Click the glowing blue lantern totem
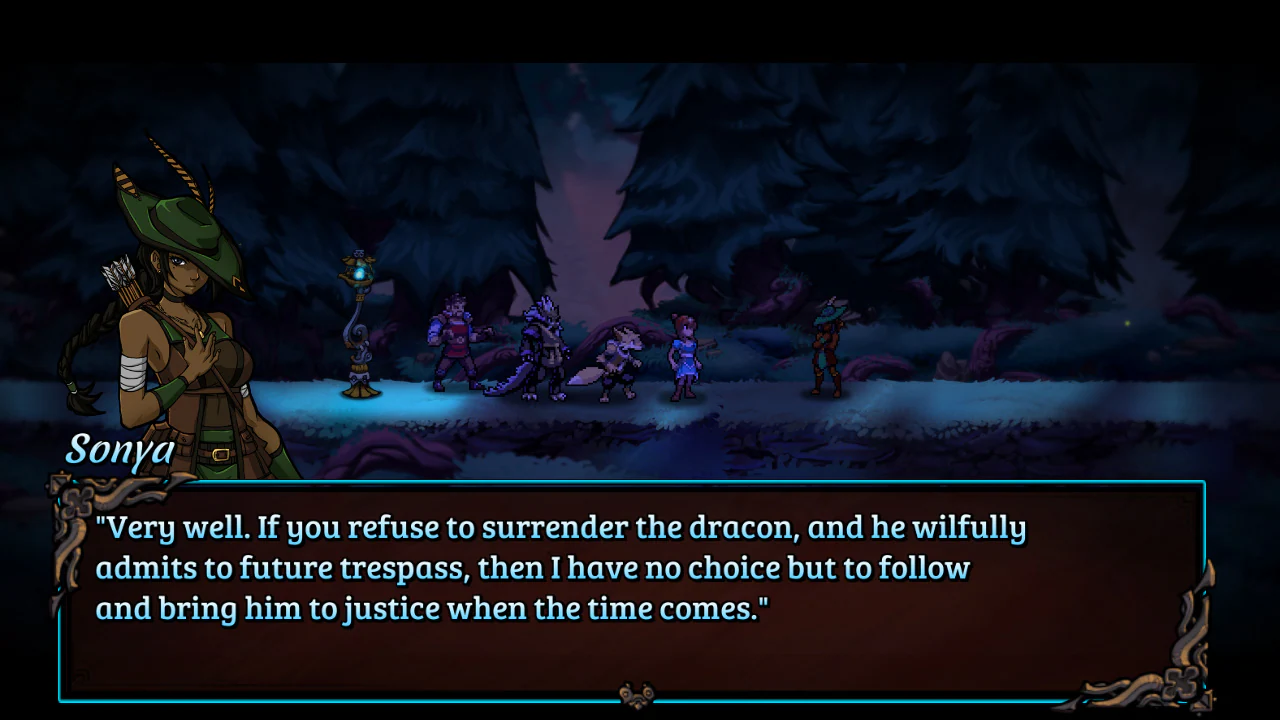Screen dimensions: 1280x720 (x=358, y=320)
